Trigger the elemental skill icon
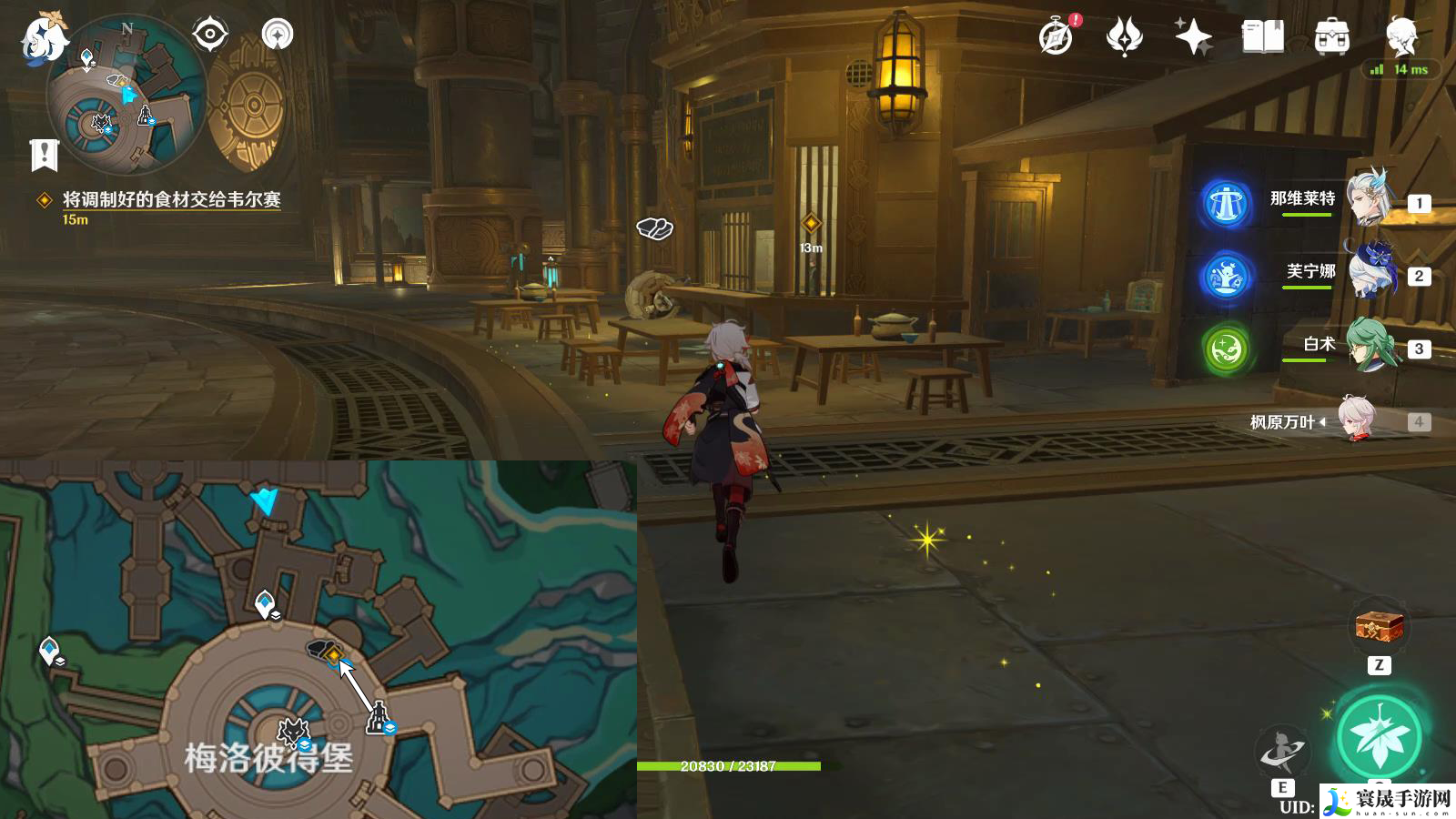This screenshot has height=819, width=1456. [1281, 752]
